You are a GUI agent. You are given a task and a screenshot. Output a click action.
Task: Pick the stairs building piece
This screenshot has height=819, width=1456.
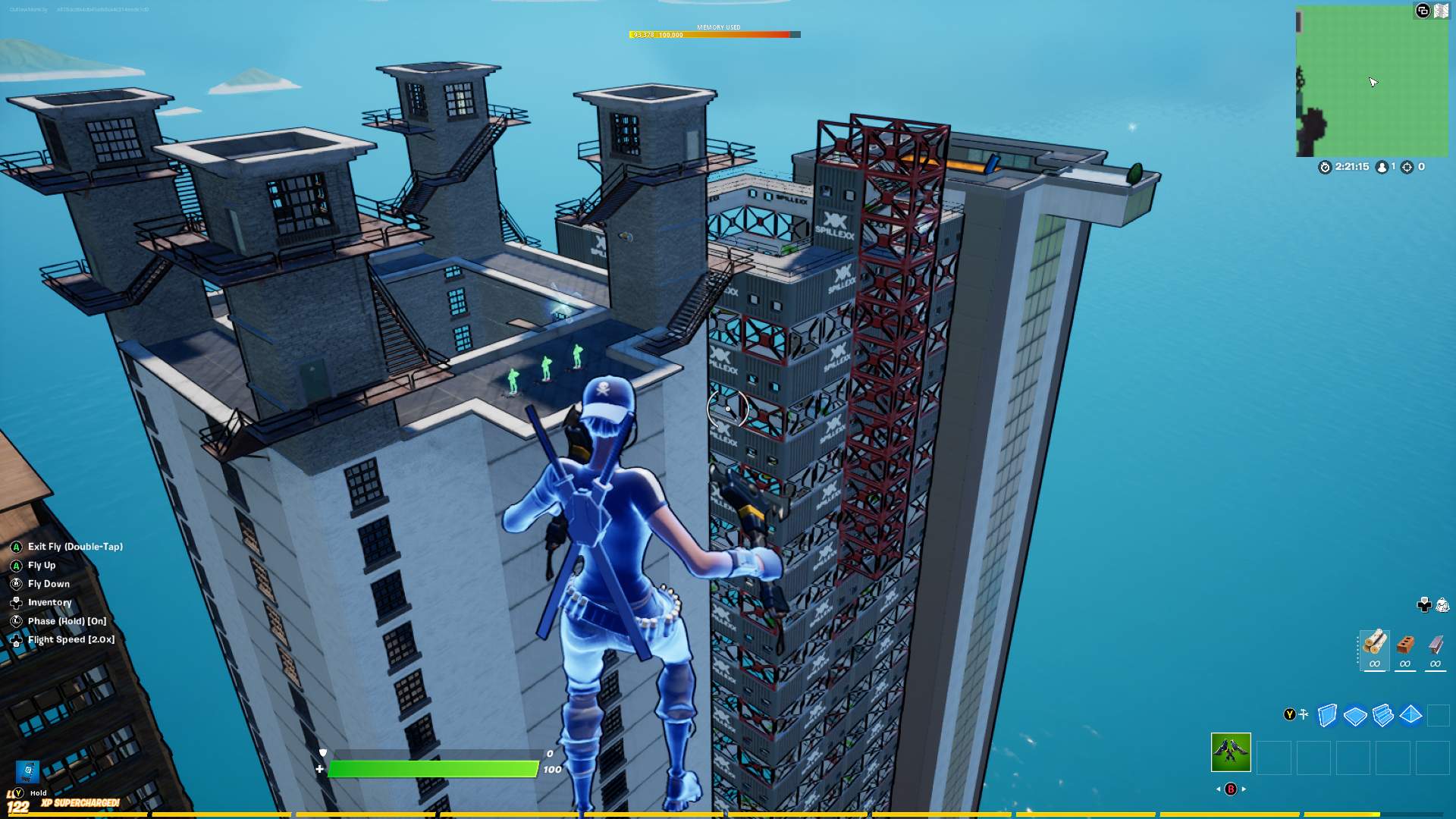[1382, 715]
